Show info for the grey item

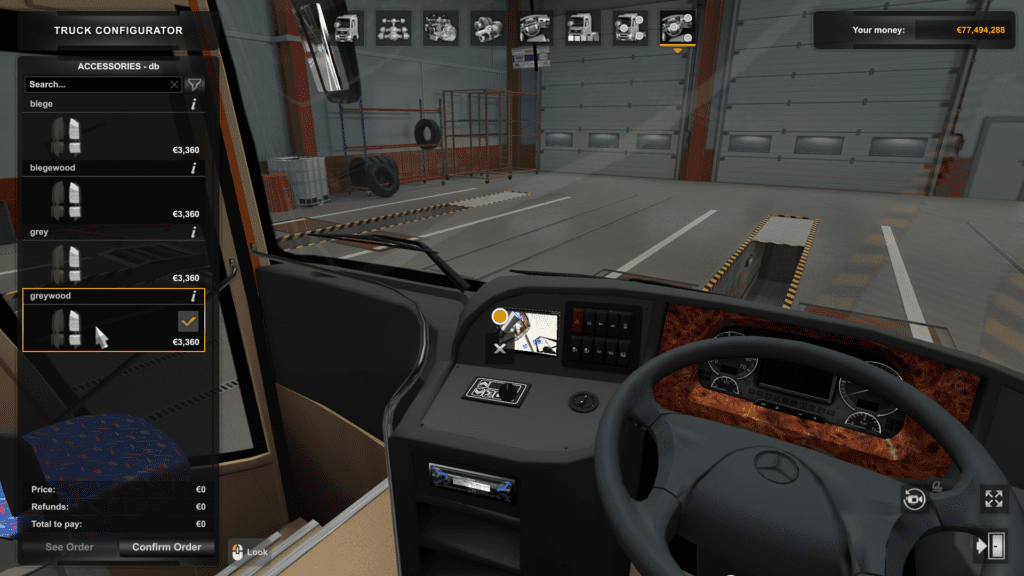tap(193, 232)
